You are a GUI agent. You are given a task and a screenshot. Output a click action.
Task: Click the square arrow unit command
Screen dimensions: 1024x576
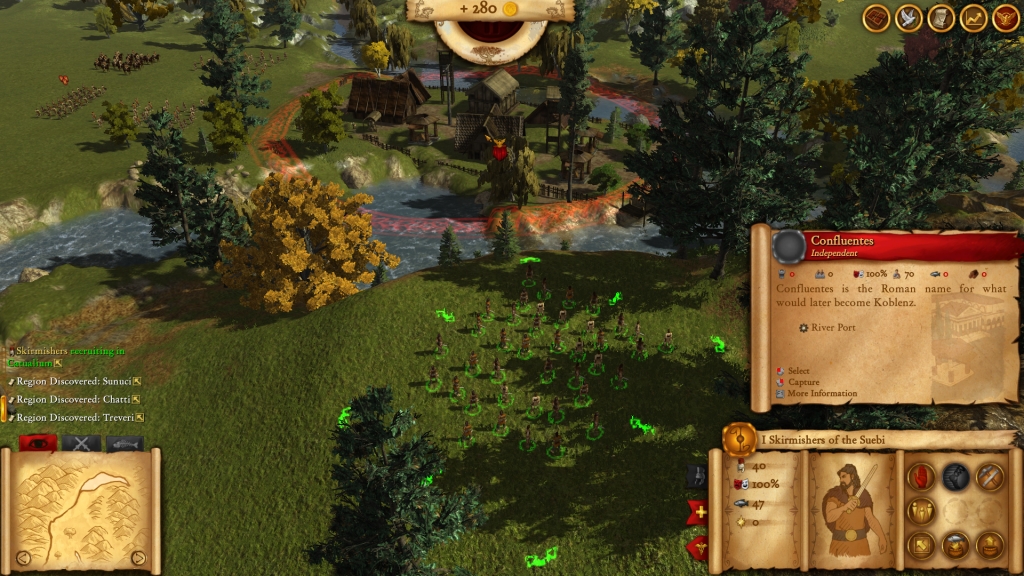click(x=921, y=545)
